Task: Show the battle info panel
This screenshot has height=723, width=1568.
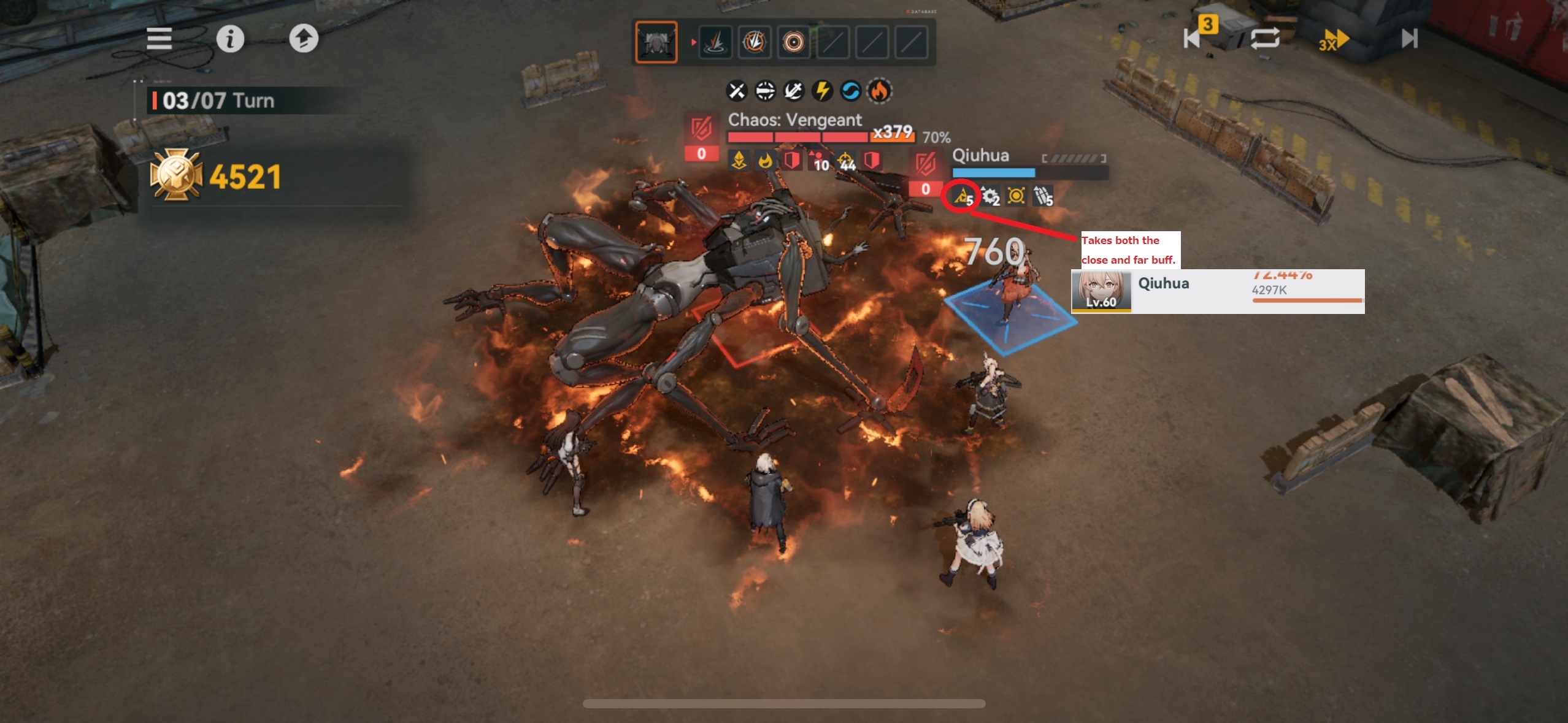Action: (230, 39)
